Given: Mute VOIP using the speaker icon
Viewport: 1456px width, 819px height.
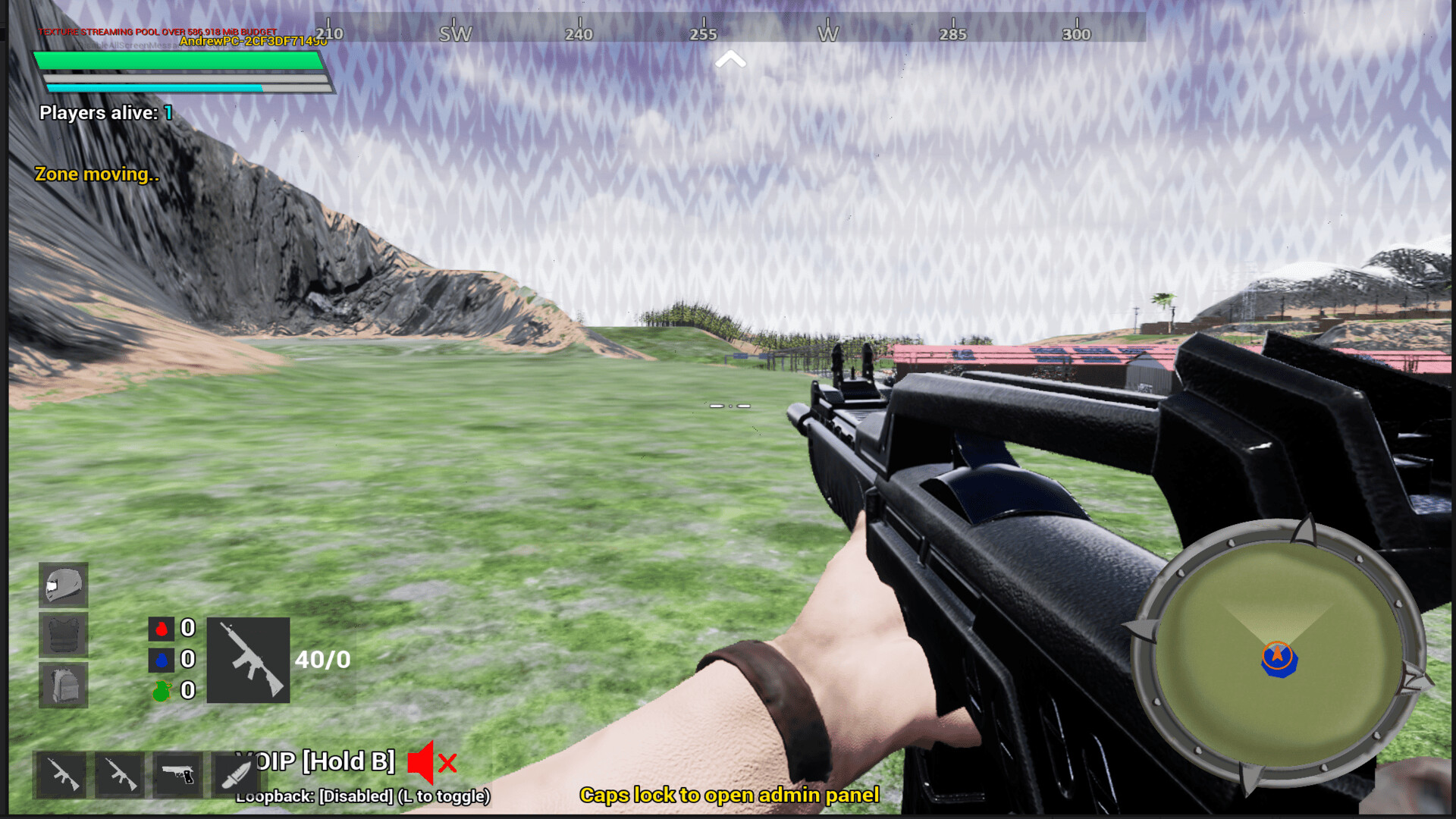Looking at the screenshot, I should pyautogui.click(x=422, y=762).
